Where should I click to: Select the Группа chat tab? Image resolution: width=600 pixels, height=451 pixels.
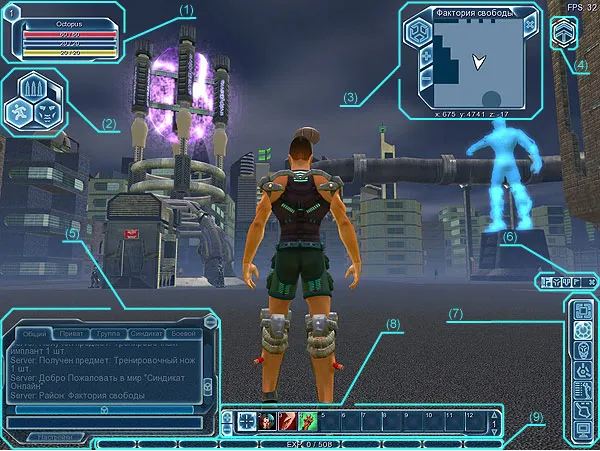[x=109, y=332]
